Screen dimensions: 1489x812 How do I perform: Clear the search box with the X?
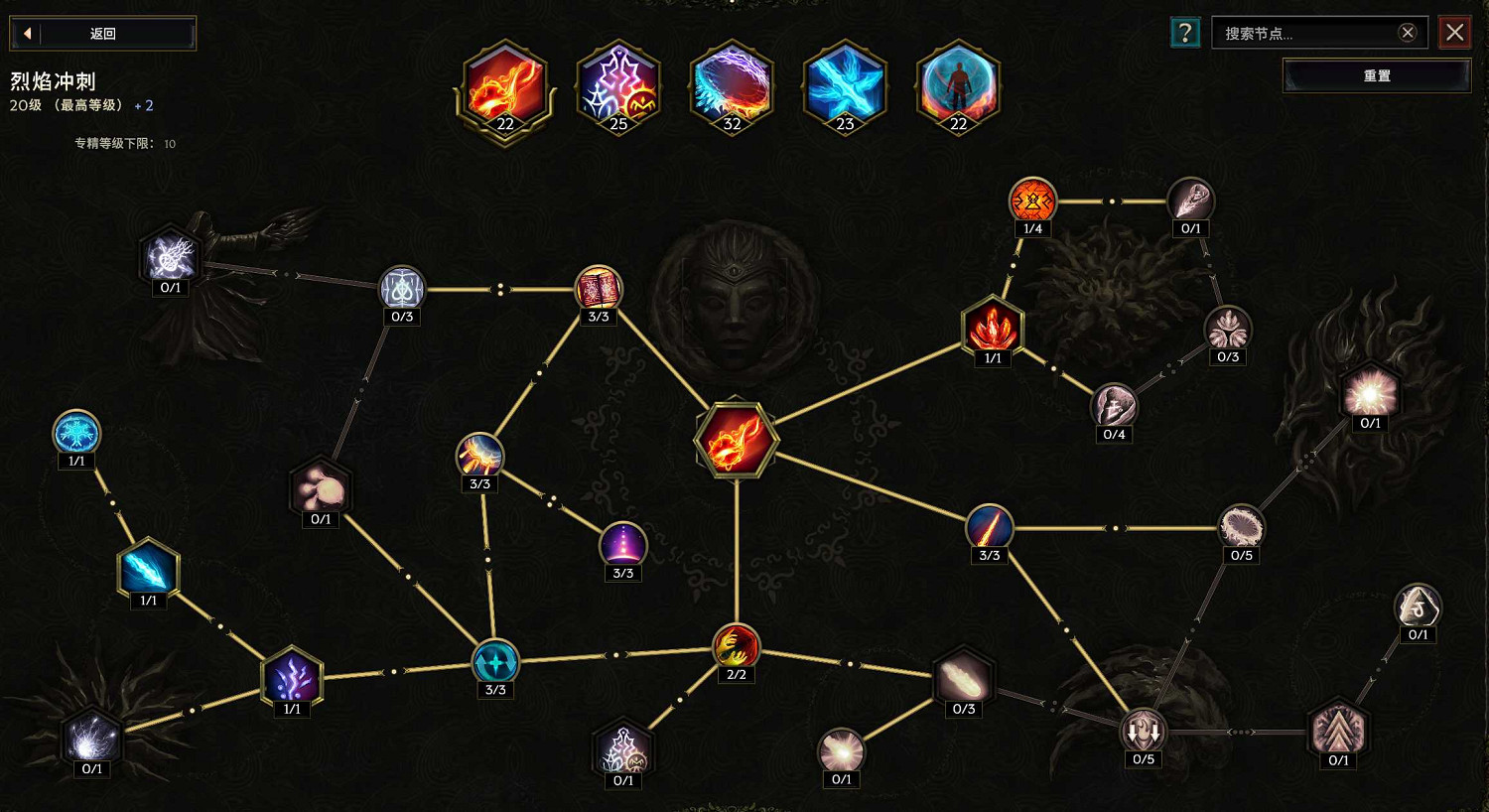[x=1407, y=32]
